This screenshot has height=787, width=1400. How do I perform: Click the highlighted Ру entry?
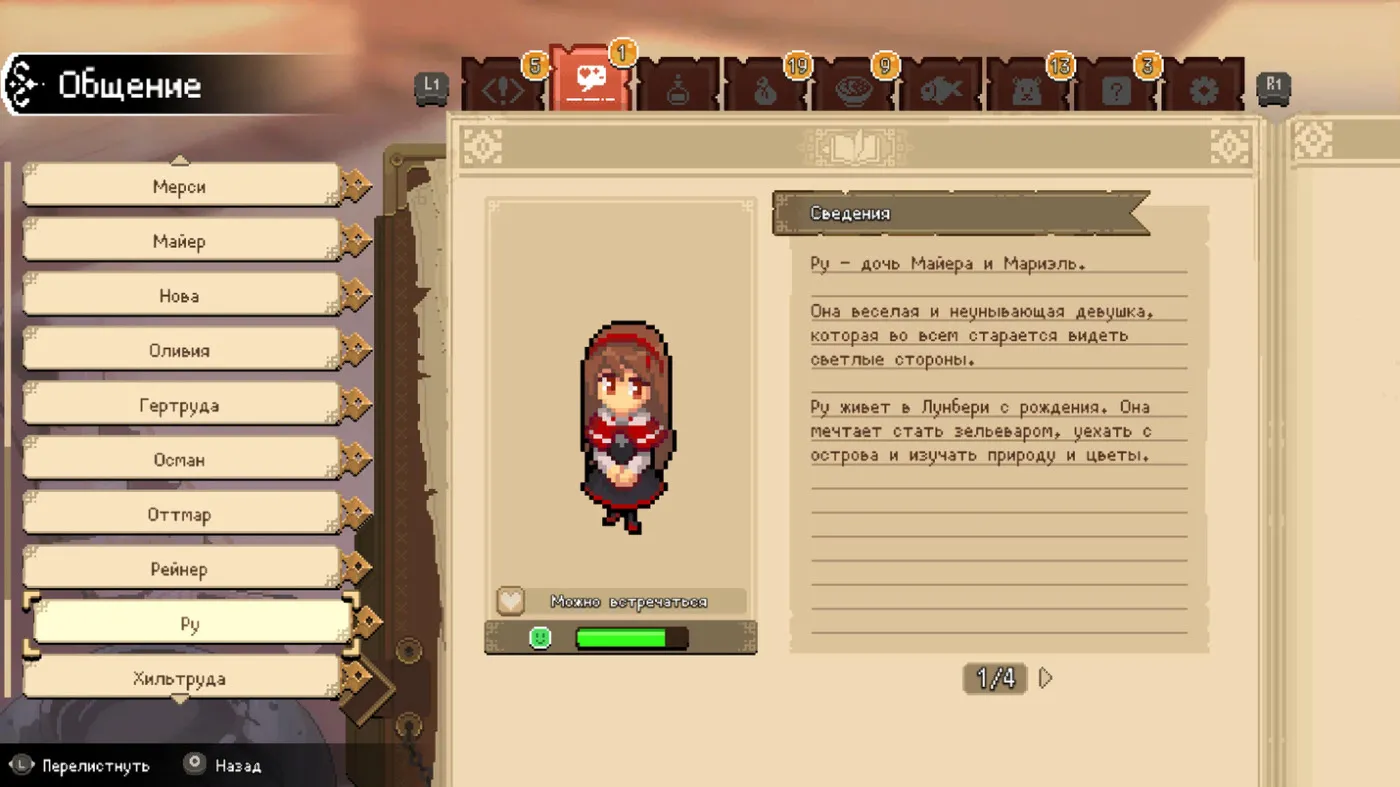tap(190, 625)
